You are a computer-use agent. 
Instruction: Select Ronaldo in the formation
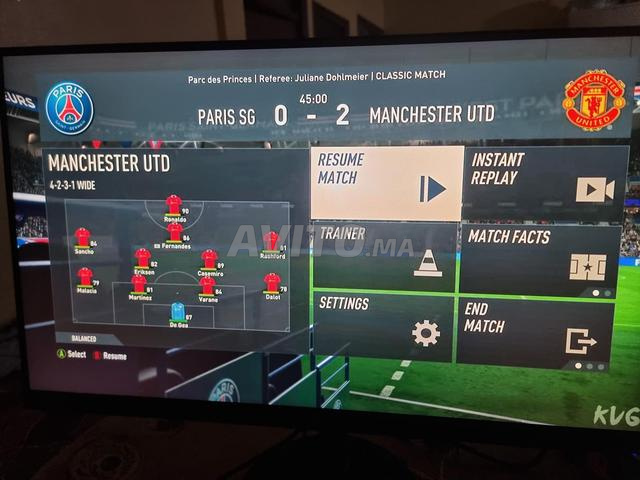[174, 205]
